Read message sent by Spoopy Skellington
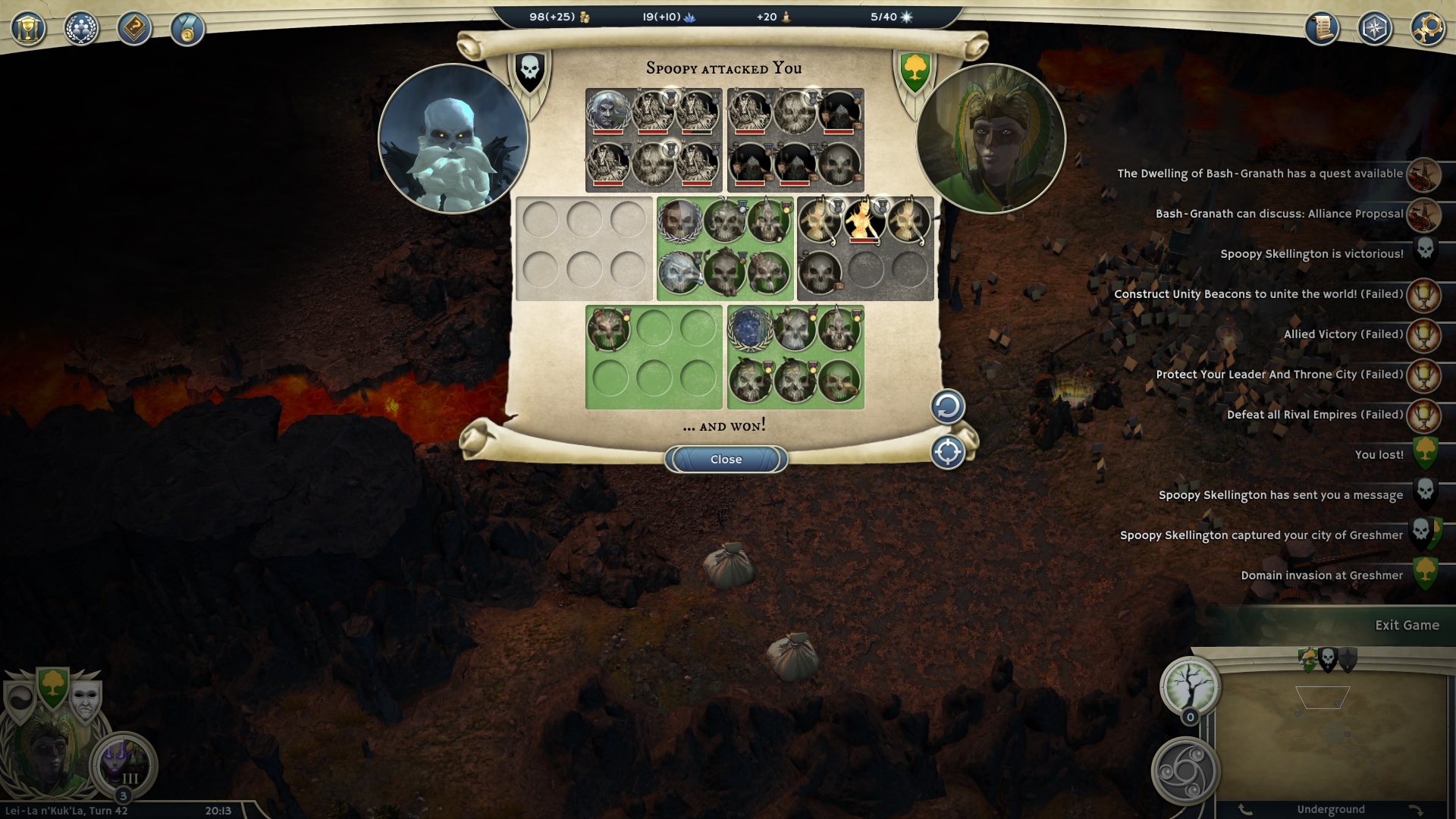Image resolution: width=1456 pixels, height=819 pixels. pos(1280,495)
